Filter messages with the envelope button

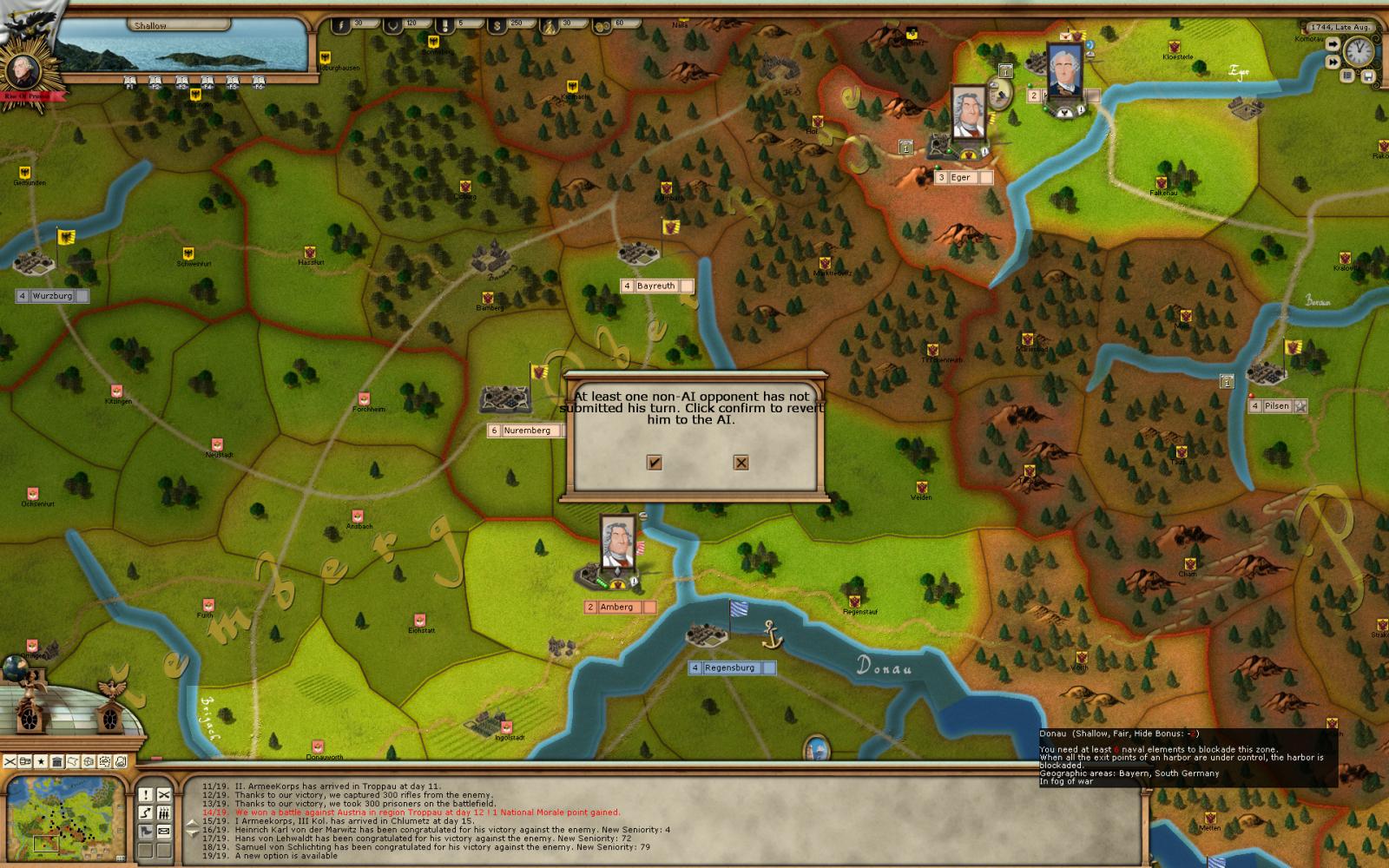tap(163, 832)
